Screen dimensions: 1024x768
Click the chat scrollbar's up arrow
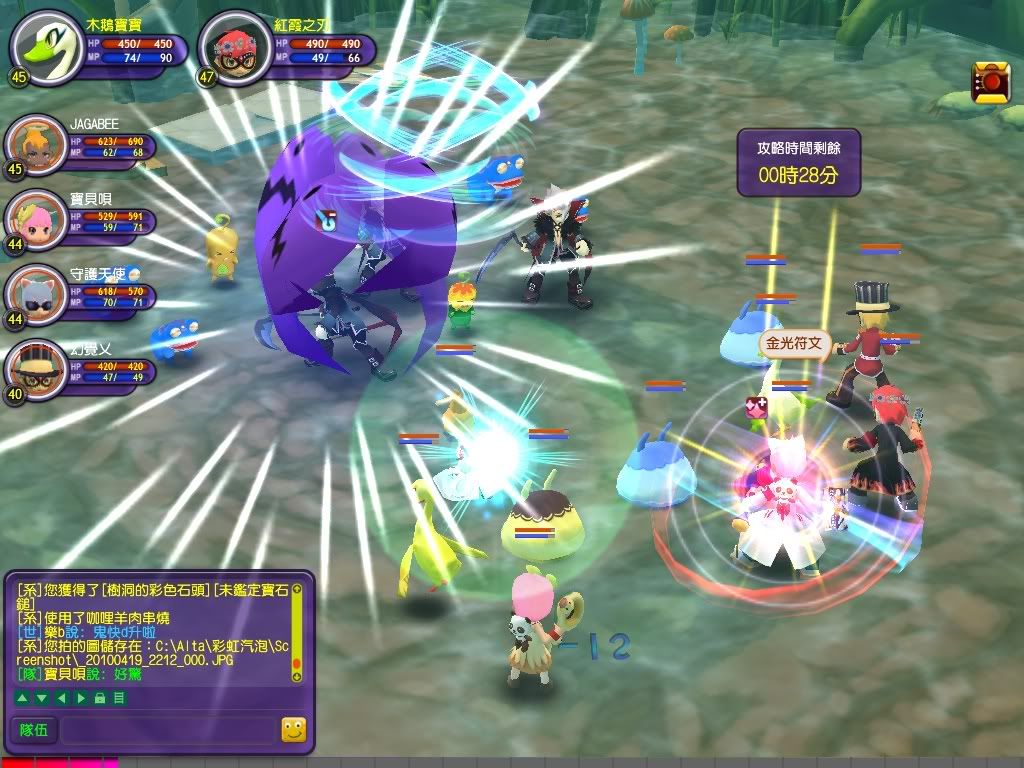297,589
